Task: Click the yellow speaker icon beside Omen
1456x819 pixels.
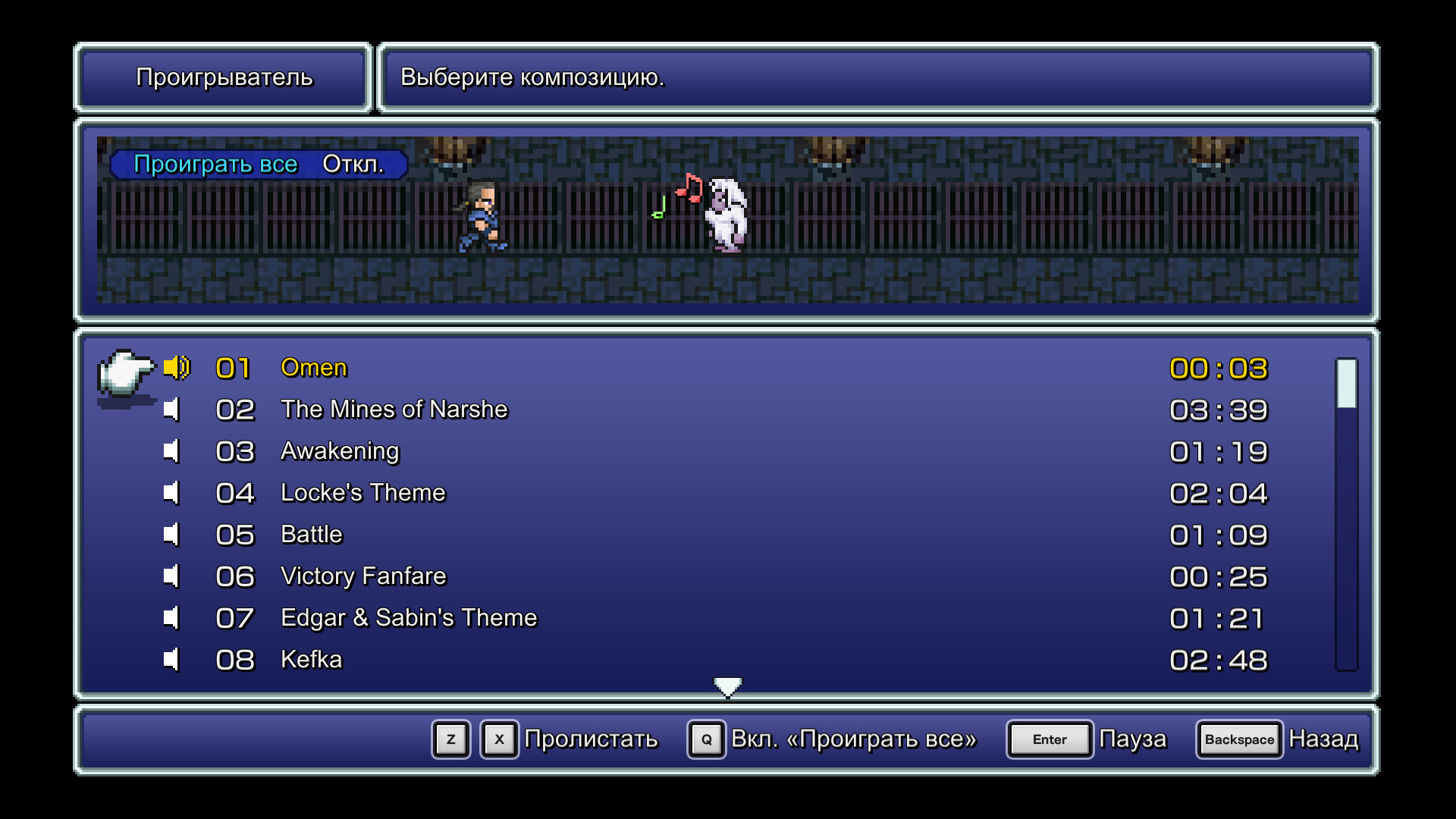Action: click(175, 367)
